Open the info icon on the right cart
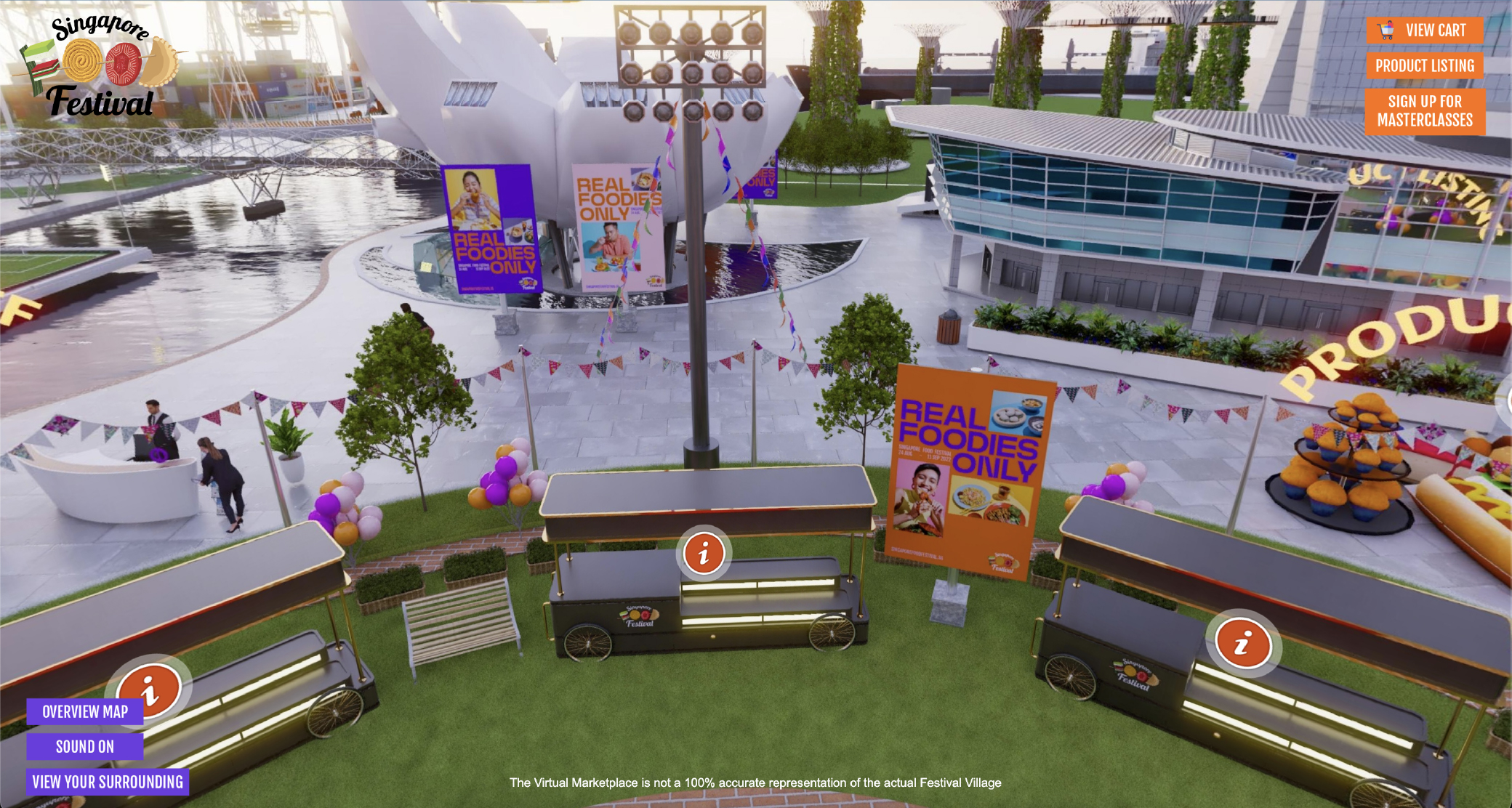Viewport: 1512px width, 808px height. [x=1242, y=644]
